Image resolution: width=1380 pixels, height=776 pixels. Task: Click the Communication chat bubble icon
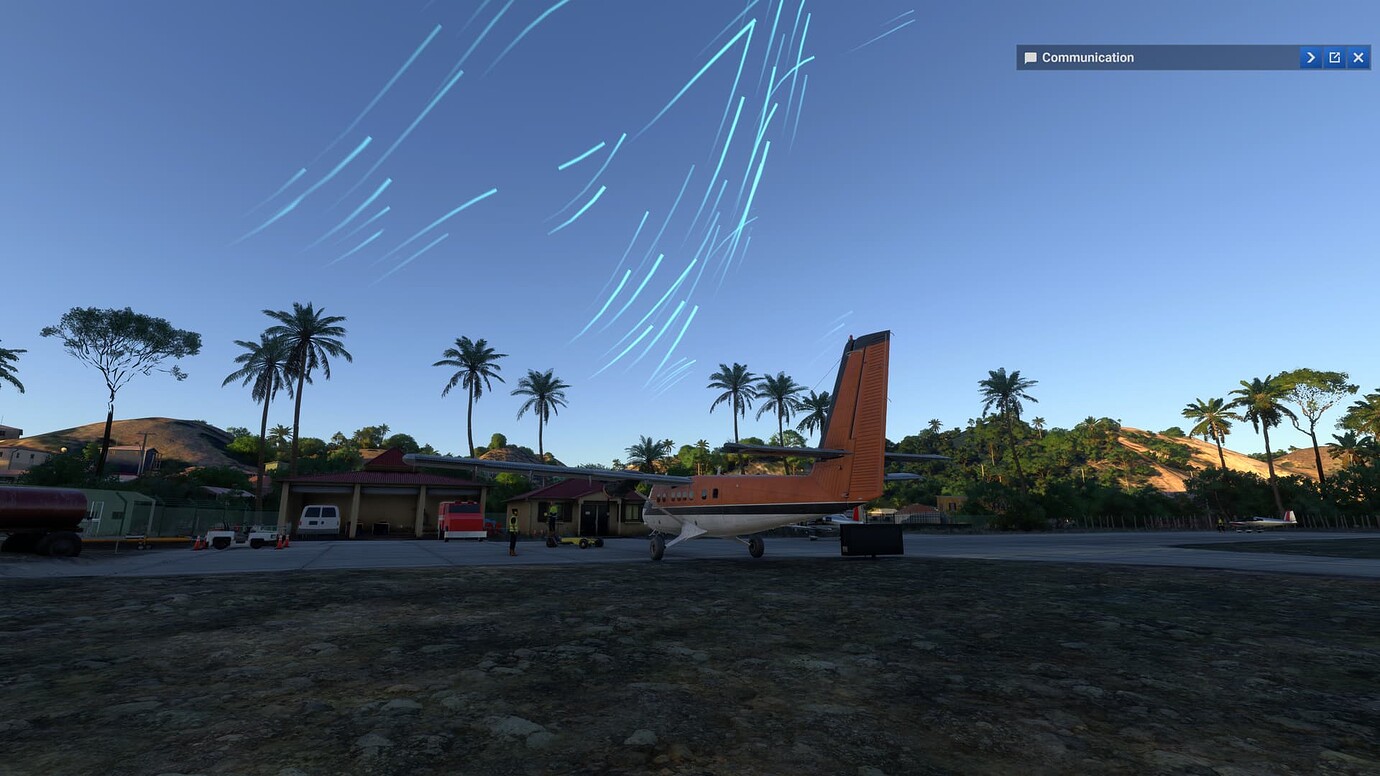click(1029, 57)
